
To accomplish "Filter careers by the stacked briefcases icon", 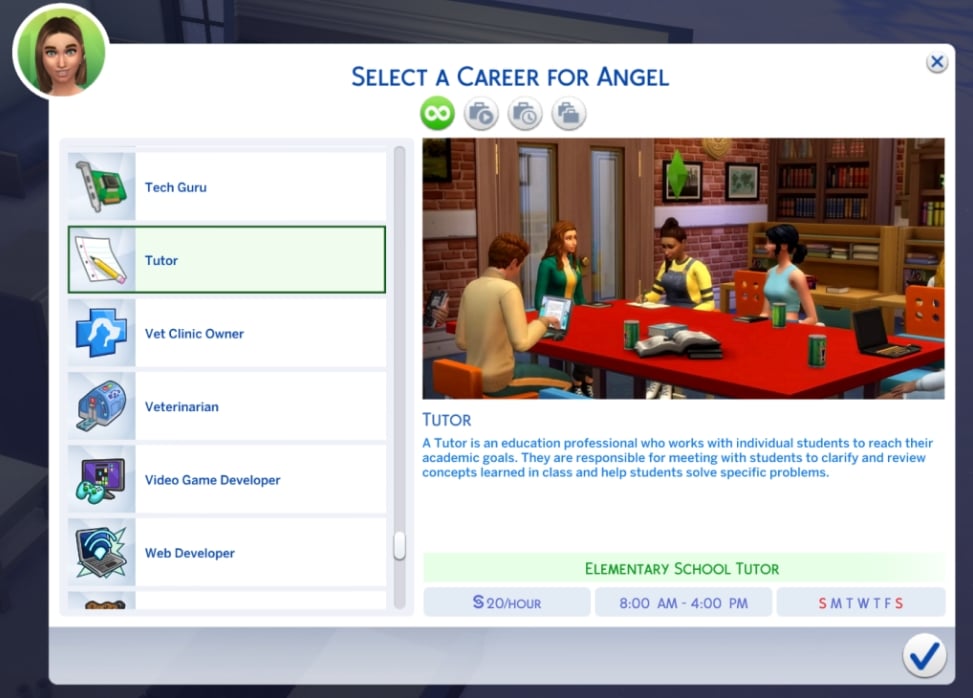I will (x=569, y=114).
